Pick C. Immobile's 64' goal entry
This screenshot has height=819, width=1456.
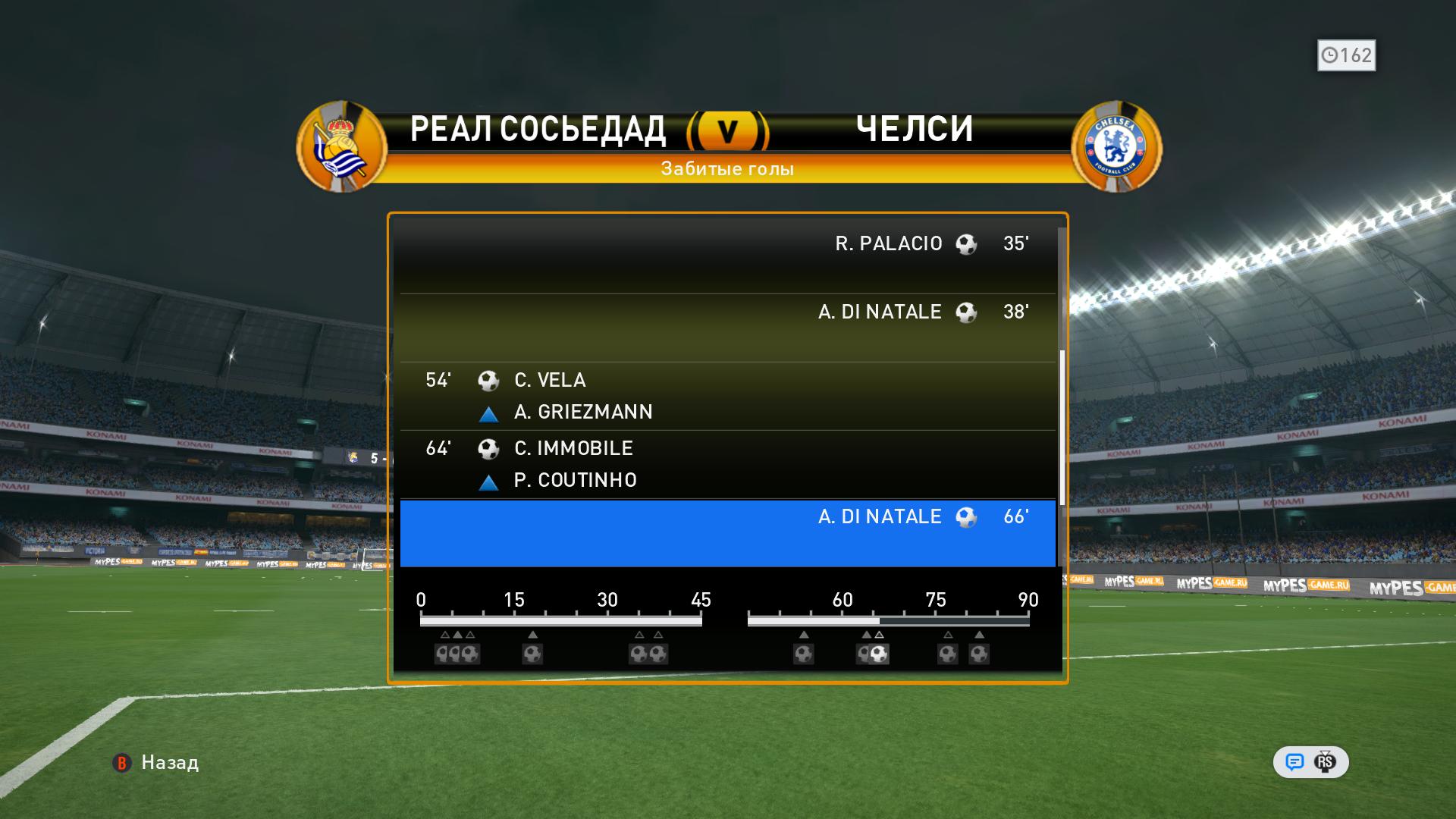(x=727, y=464)
